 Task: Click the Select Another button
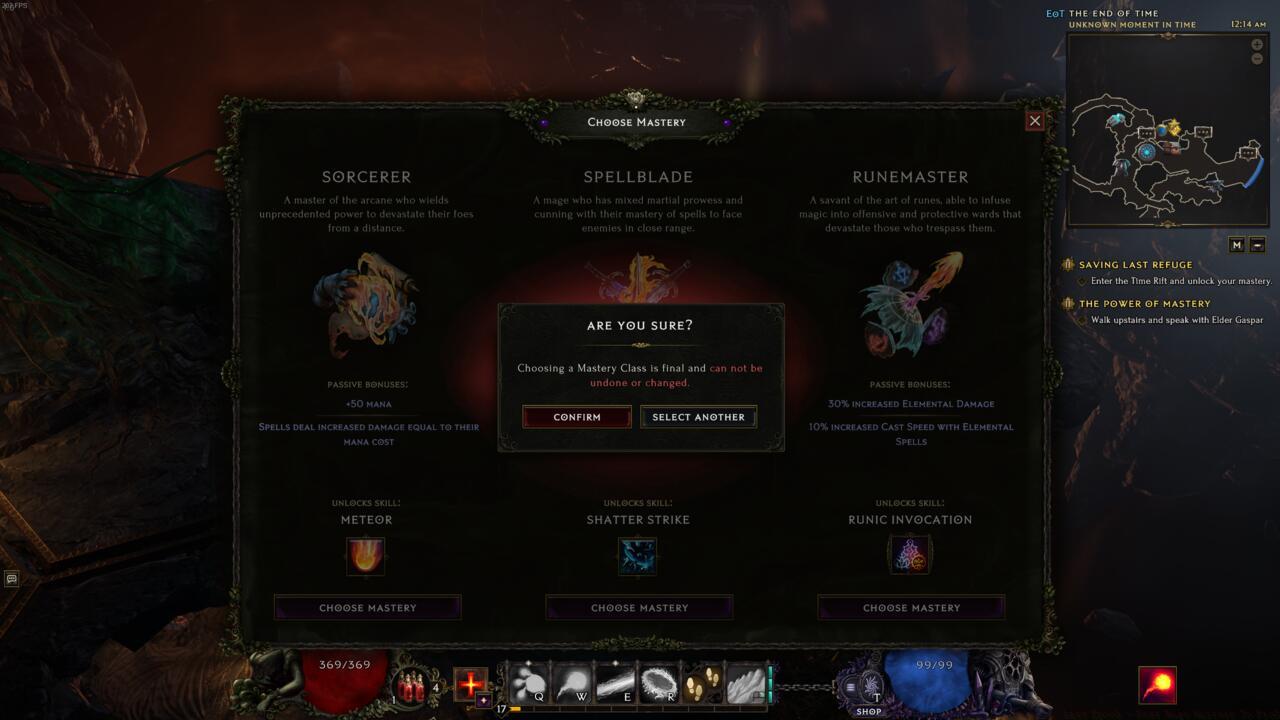pos(698,416)
